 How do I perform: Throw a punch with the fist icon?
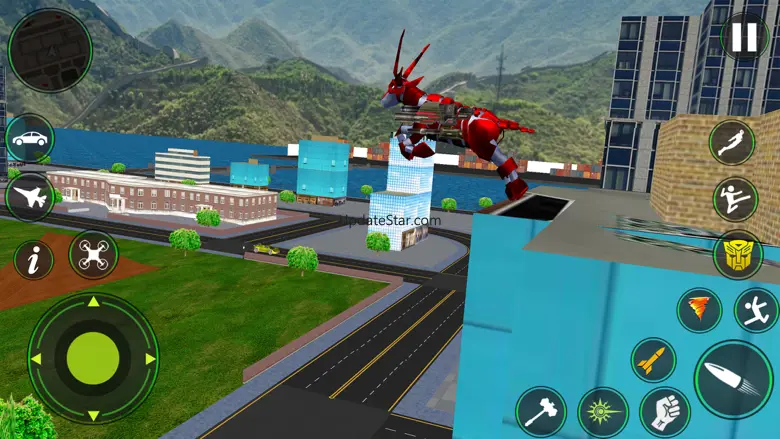(x=665, y=411)
